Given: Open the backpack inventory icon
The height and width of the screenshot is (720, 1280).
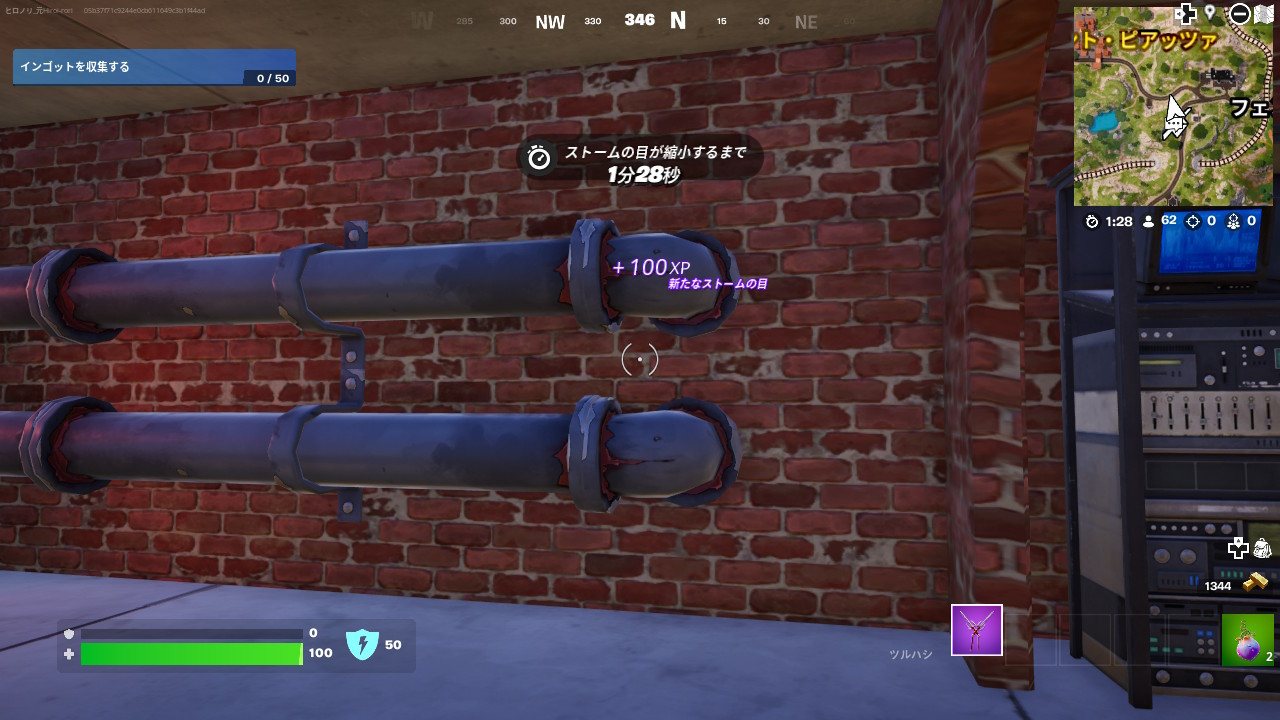Looking at the screenshot, I should click(x=1261, y=548).
